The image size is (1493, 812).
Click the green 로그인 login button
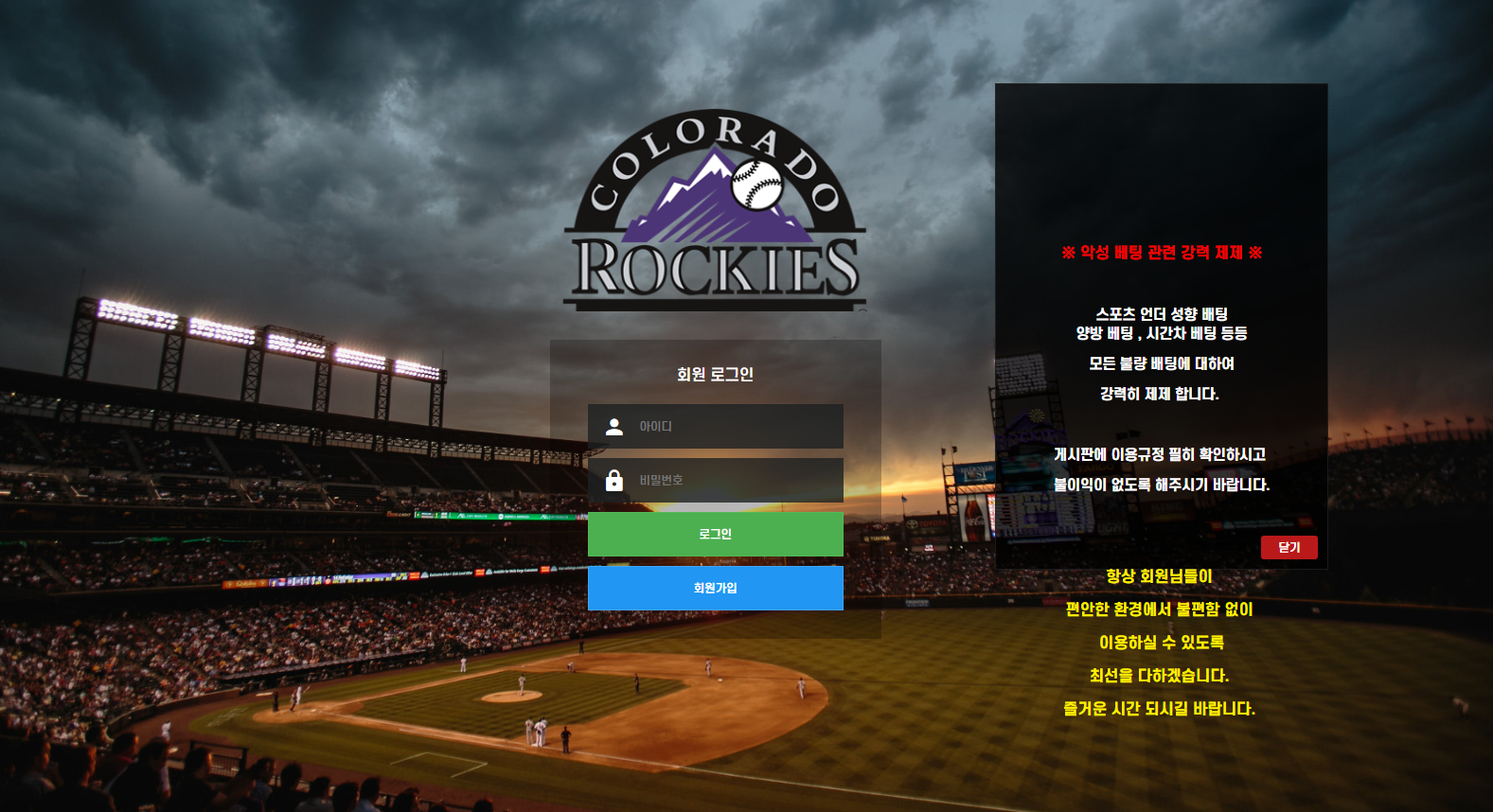(x=715, y=533)
